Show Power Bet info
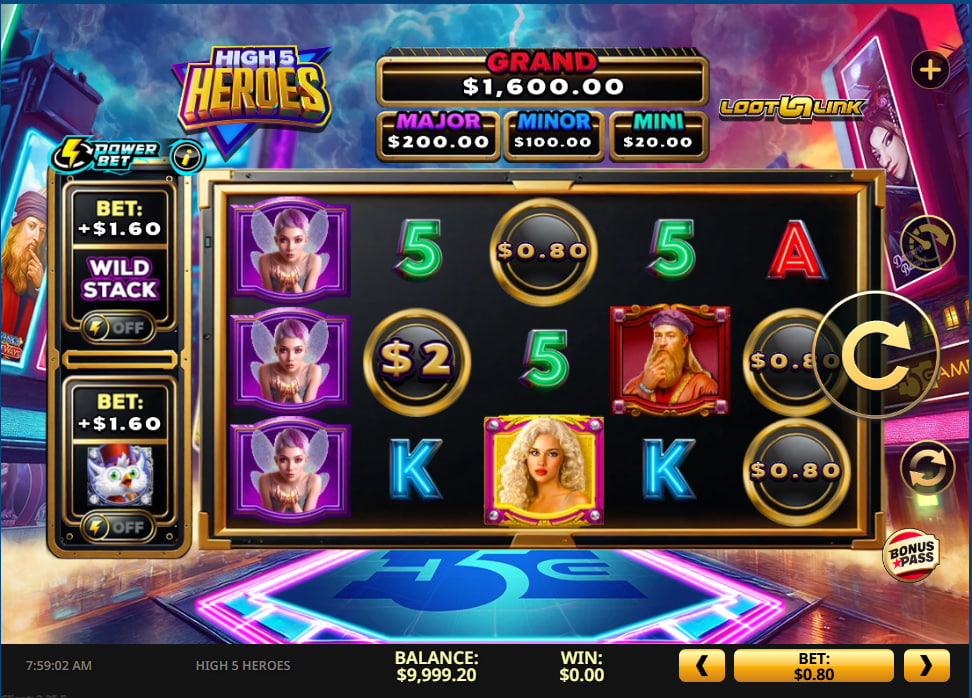This screenshot has height=698, width=972. coord(186,155)
